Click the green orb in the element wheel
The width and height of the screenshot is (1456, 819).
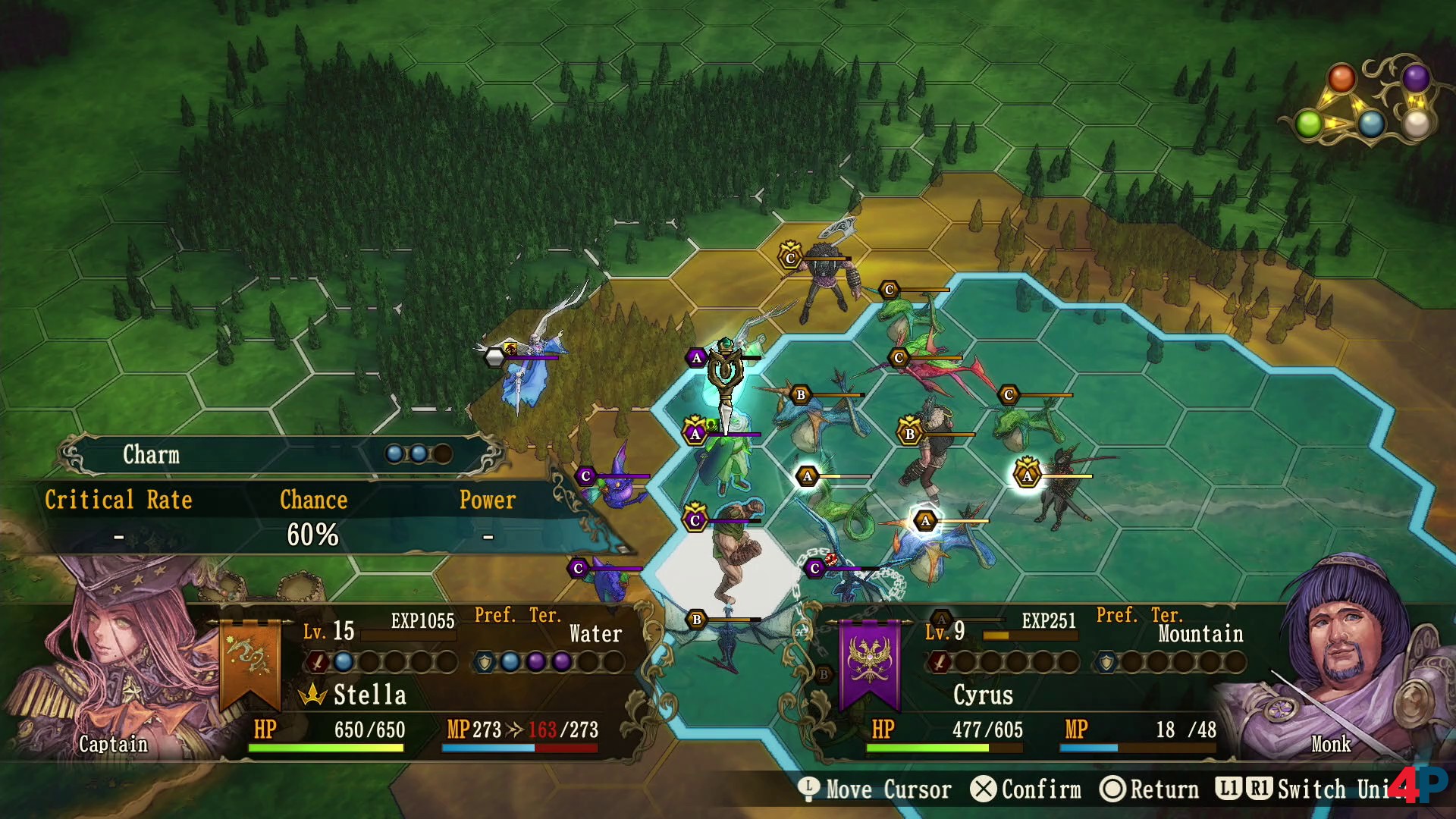[1309, 123]
